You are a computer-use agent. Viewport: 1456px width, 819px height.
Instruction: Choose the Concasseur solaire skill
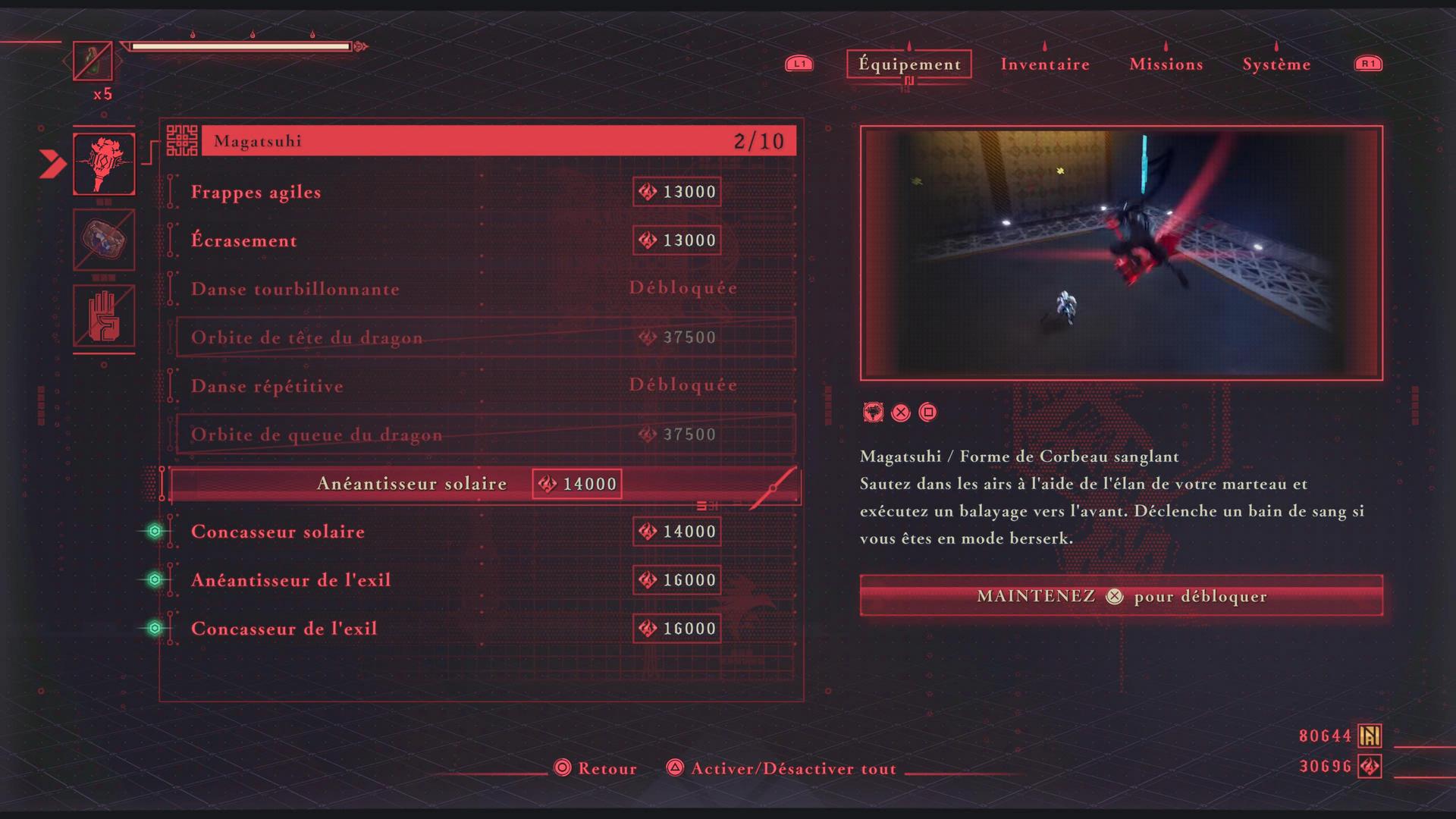[278, 532]
